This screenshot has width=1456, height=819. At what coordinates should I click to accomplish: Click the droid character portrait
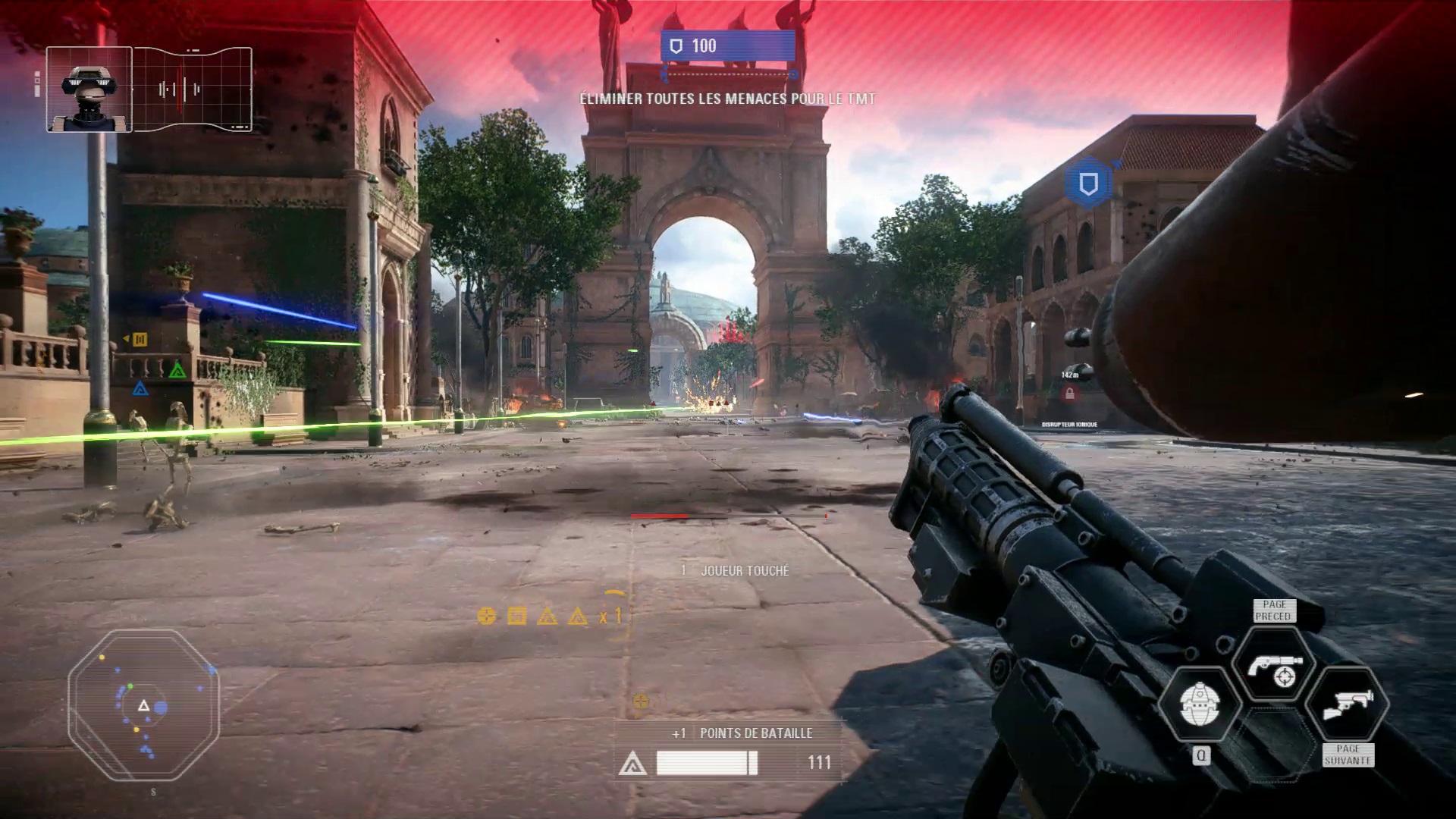pos(89,89)
